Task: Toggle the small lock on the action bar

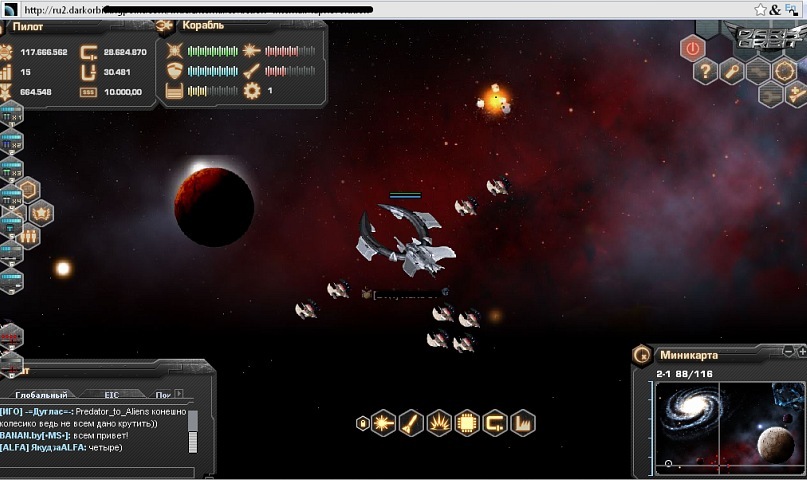Action: (362, 424)
